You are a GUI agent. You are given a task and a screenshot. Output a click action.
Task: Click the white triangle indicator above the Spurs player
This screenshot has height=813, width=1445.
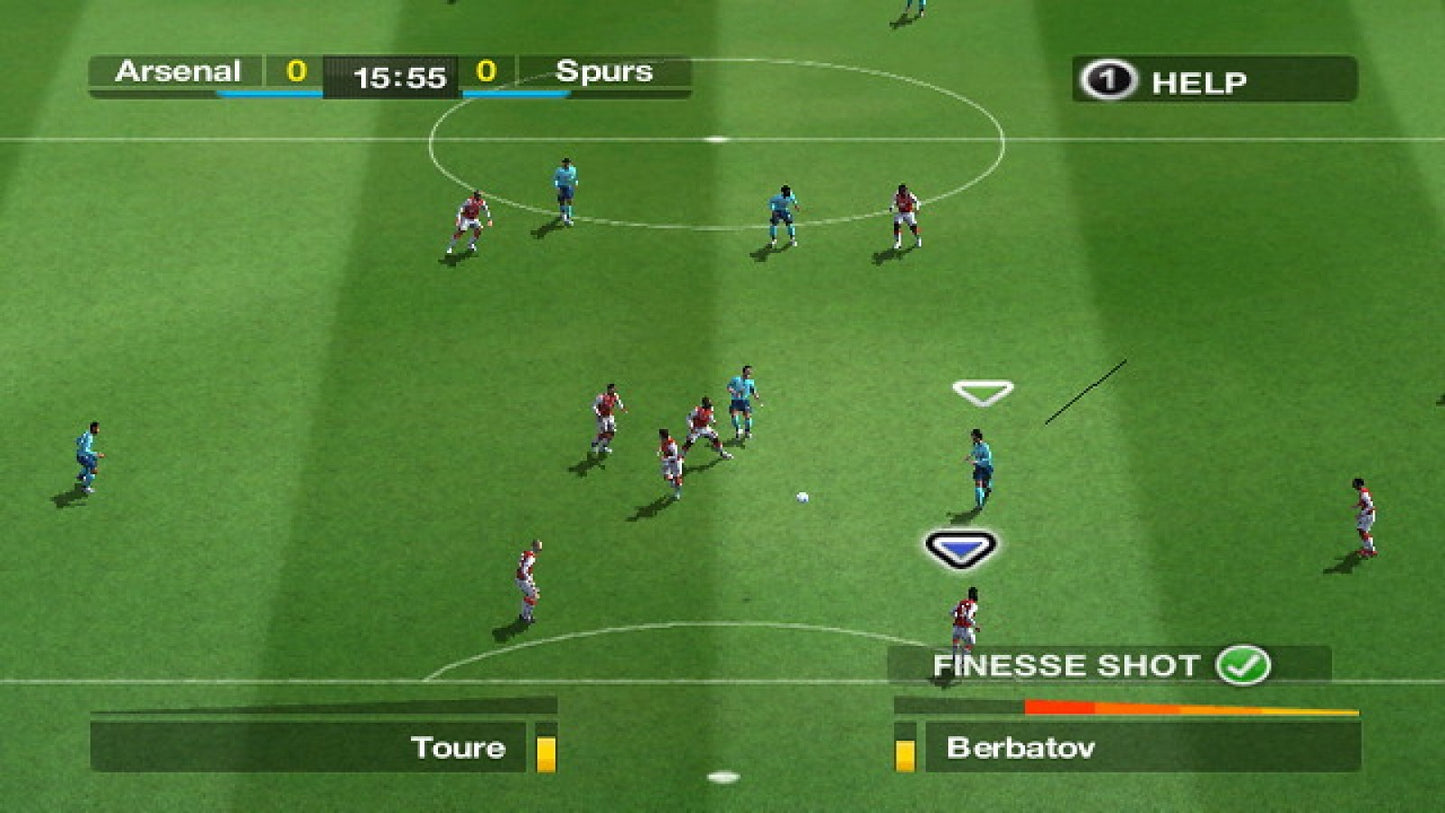coord(982,388)
